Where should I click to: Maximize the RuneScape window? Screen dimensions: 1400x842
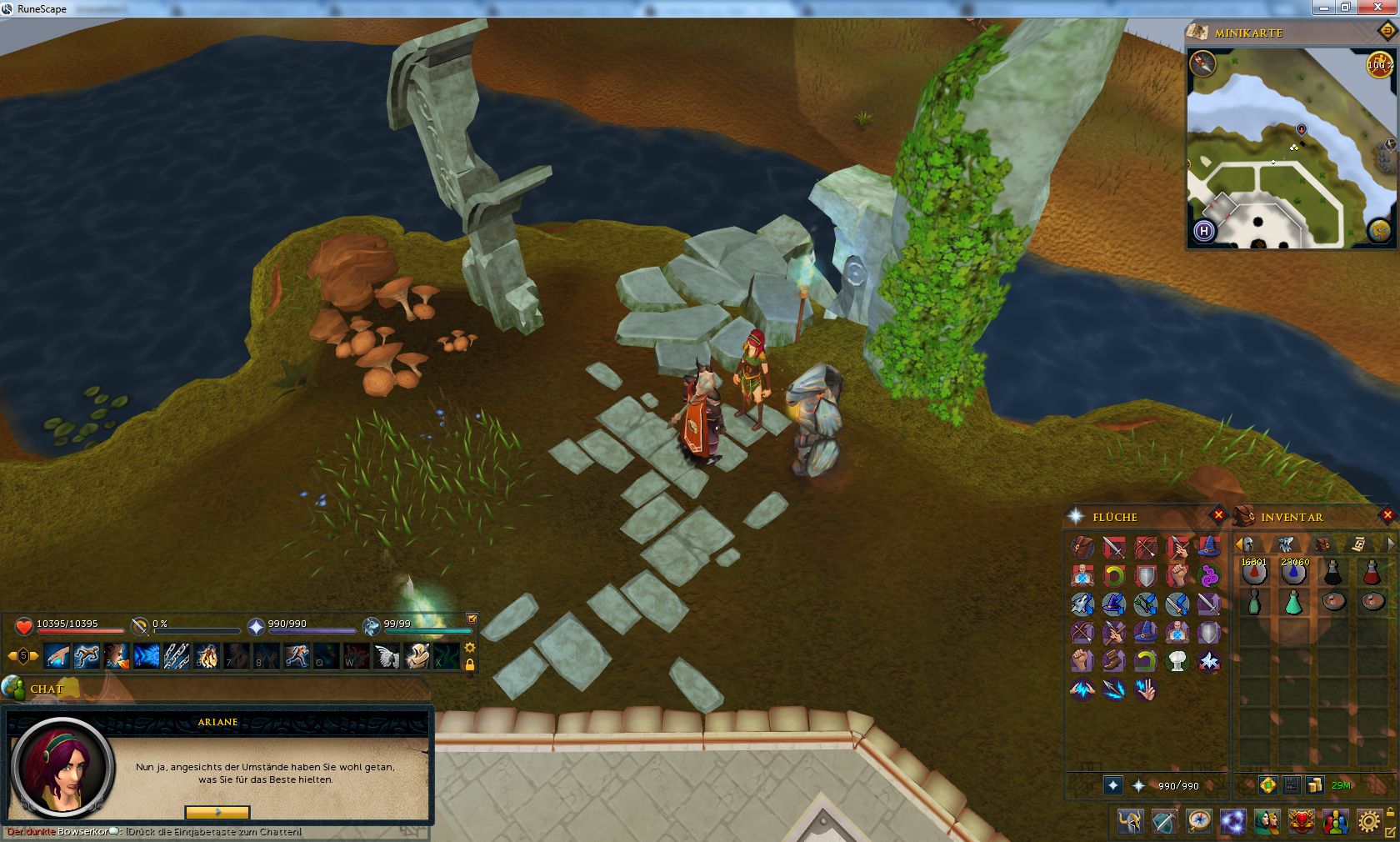tap(1345, 8)
